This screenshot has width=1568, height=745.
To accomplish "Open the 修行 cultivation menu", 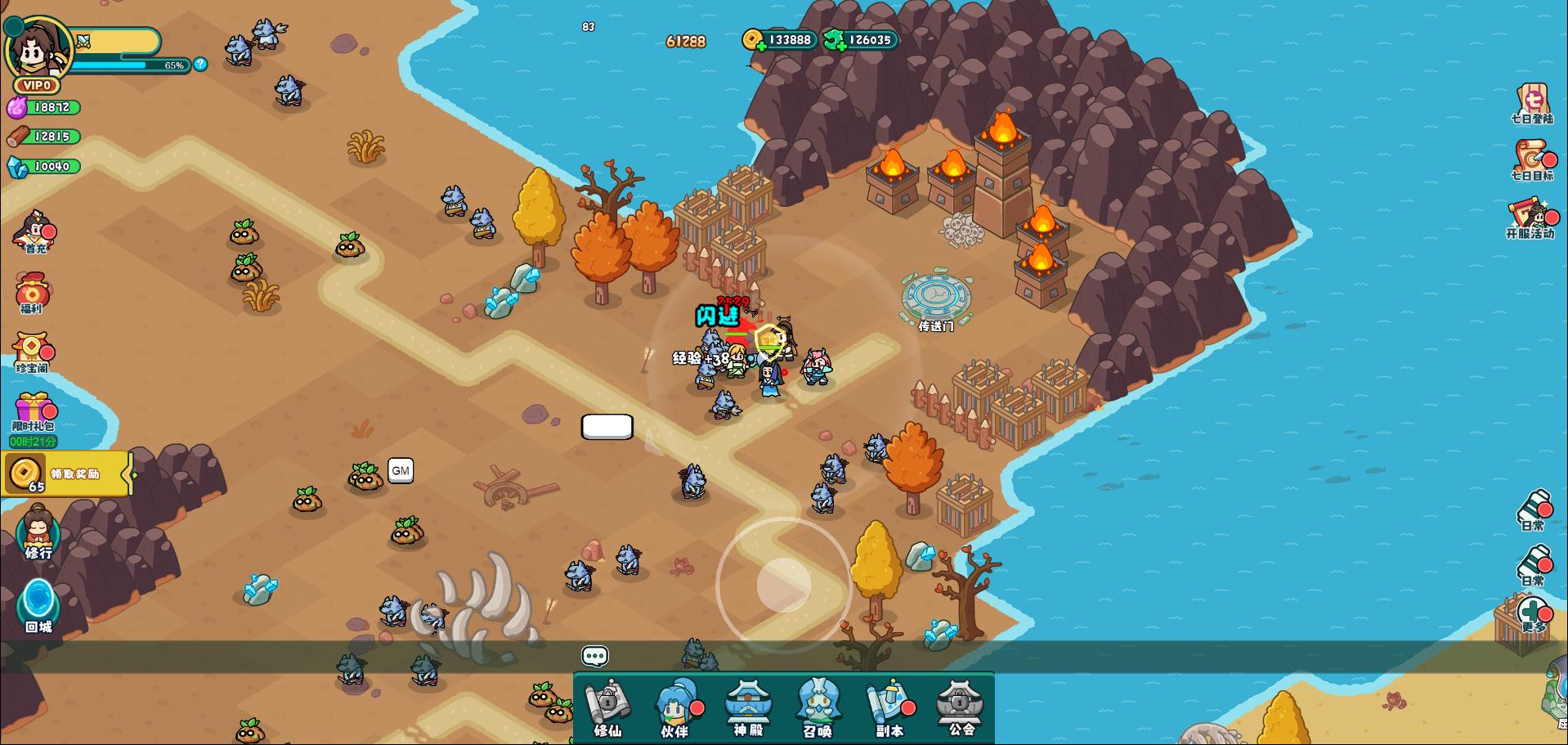I will (x=38, y=533).
